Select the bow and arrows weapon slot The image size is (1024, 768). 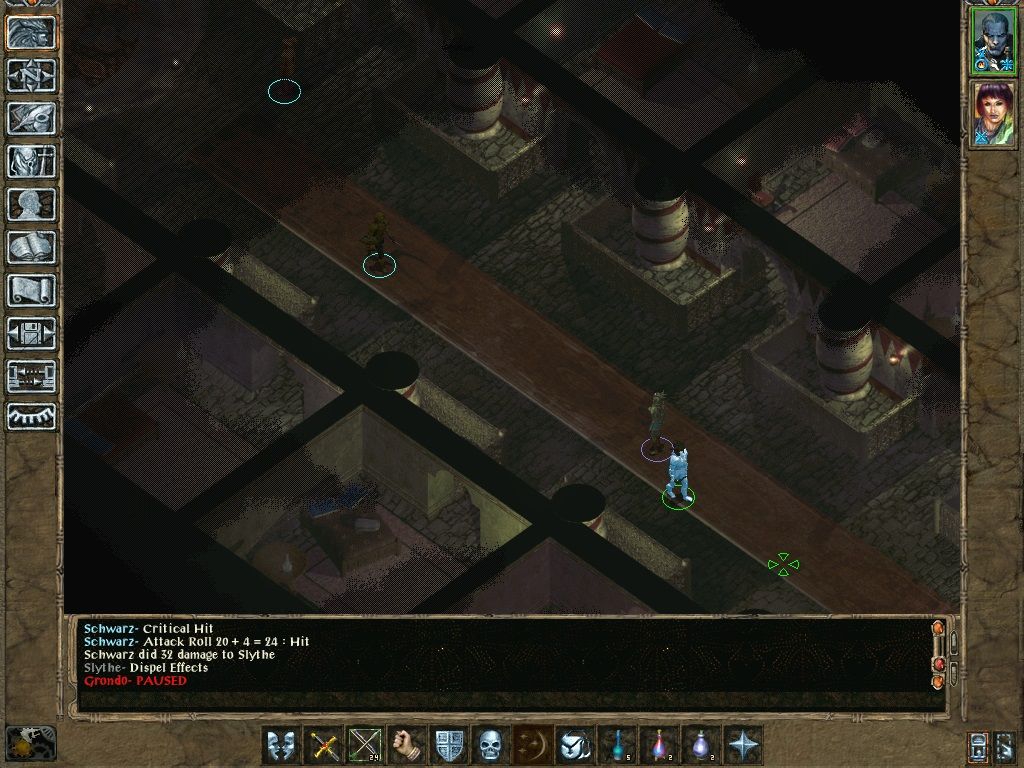click(364, 745)
